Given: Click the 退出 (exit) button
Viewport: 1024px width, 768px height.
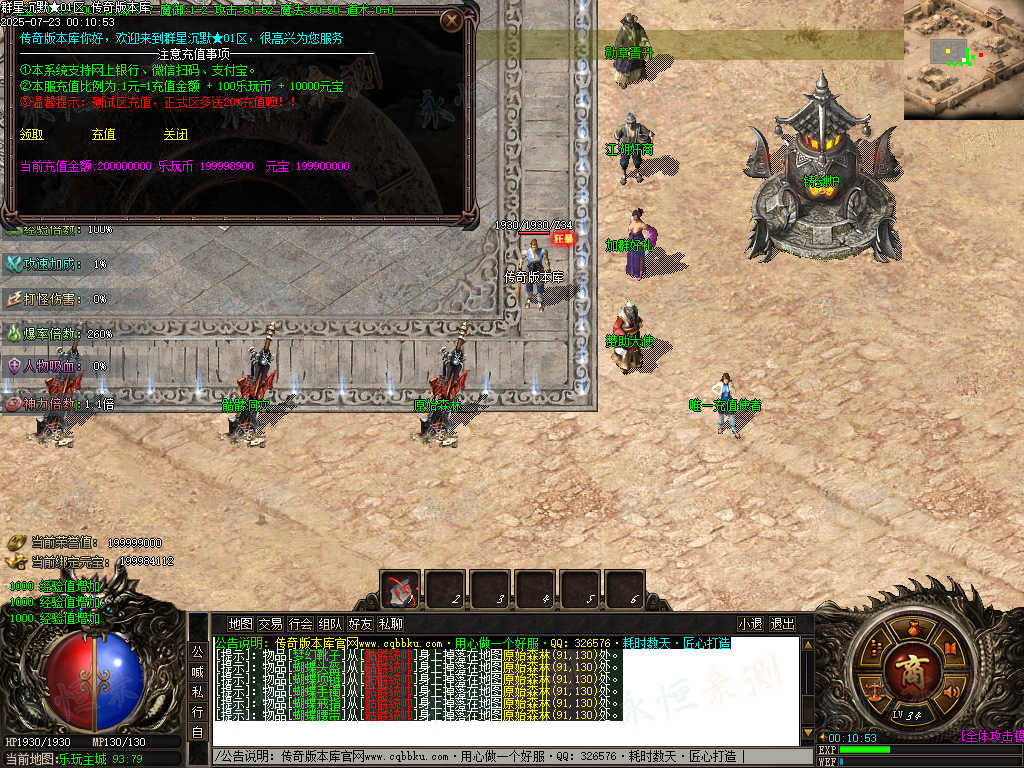Looking at the screenshot, I should 782,624.
